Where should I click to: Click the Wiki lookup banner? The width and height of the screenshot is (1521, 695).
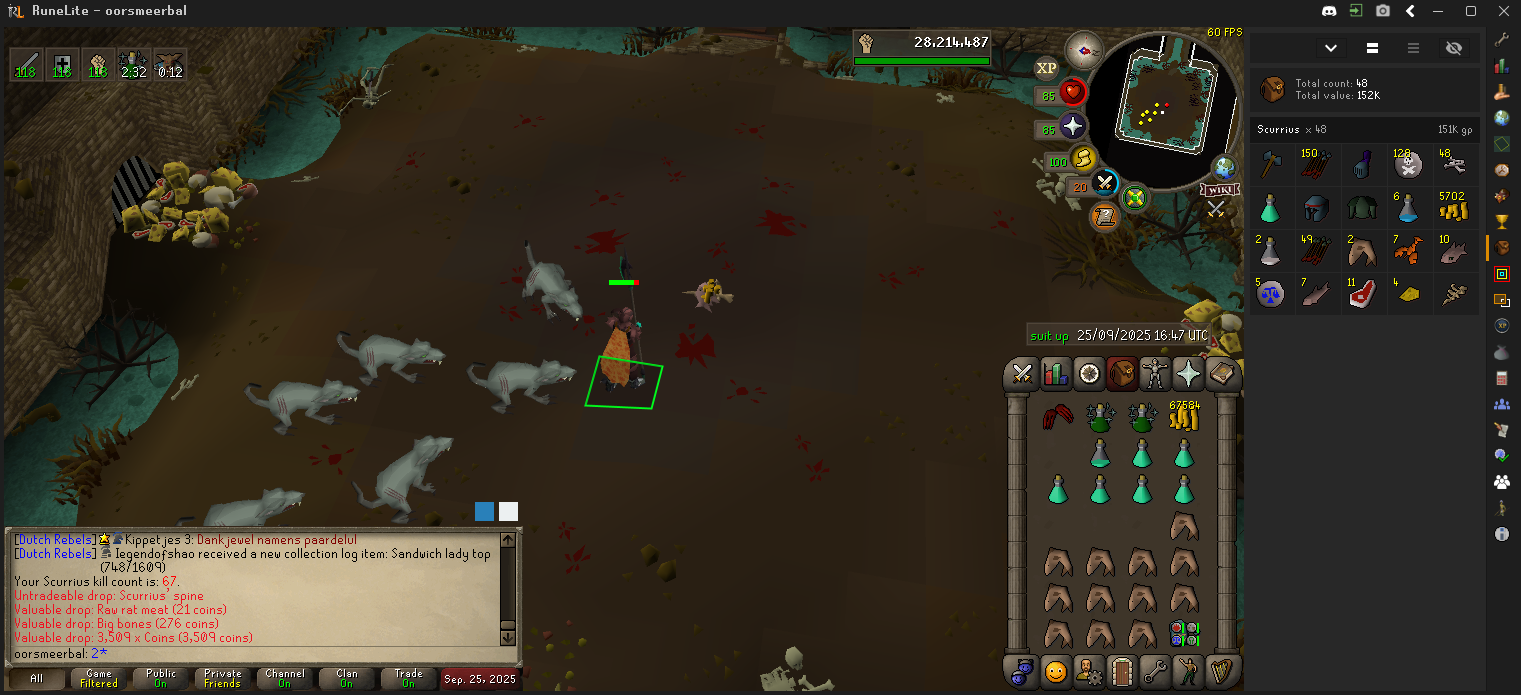click(1217, 190)
